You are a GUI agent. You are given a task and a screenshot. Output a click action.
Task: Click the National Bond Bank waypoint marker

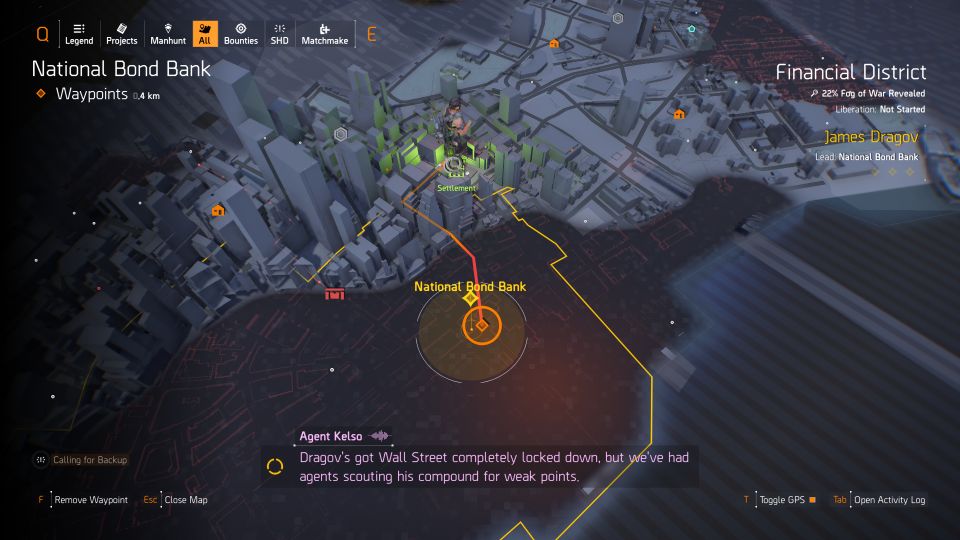click(482, 325)
